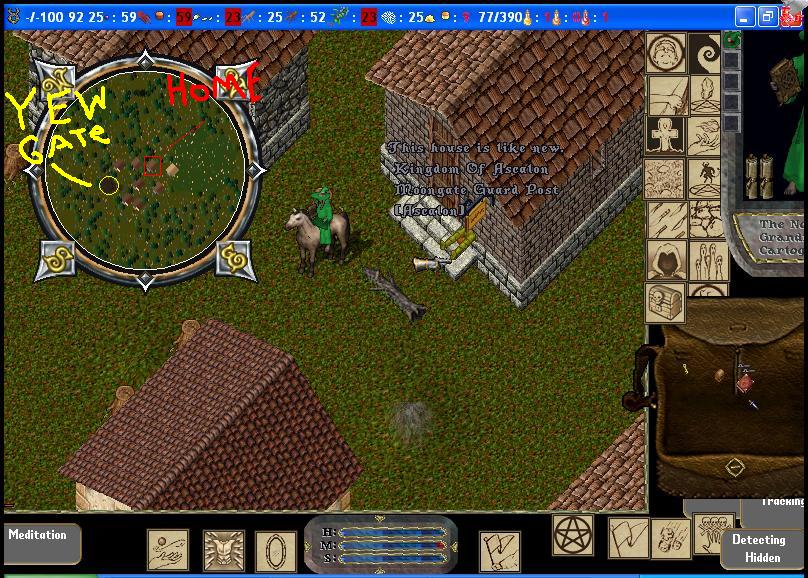Select the skull treasure chest icon
Image resolution: width=808 pixels, height=578 pixels.
pyautogui.click(x=665, y=300)
